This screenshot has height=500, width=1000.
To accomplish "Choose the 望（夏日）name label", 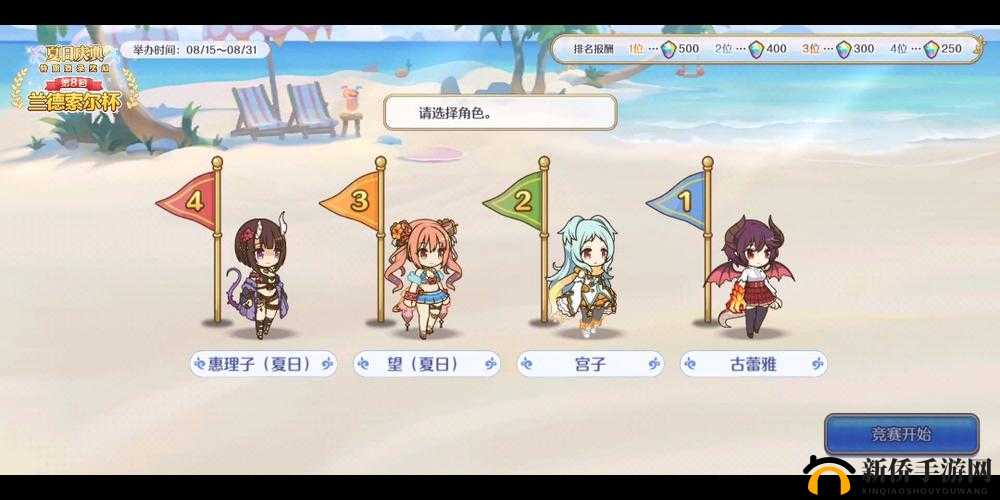I will (x=427, y=363).
